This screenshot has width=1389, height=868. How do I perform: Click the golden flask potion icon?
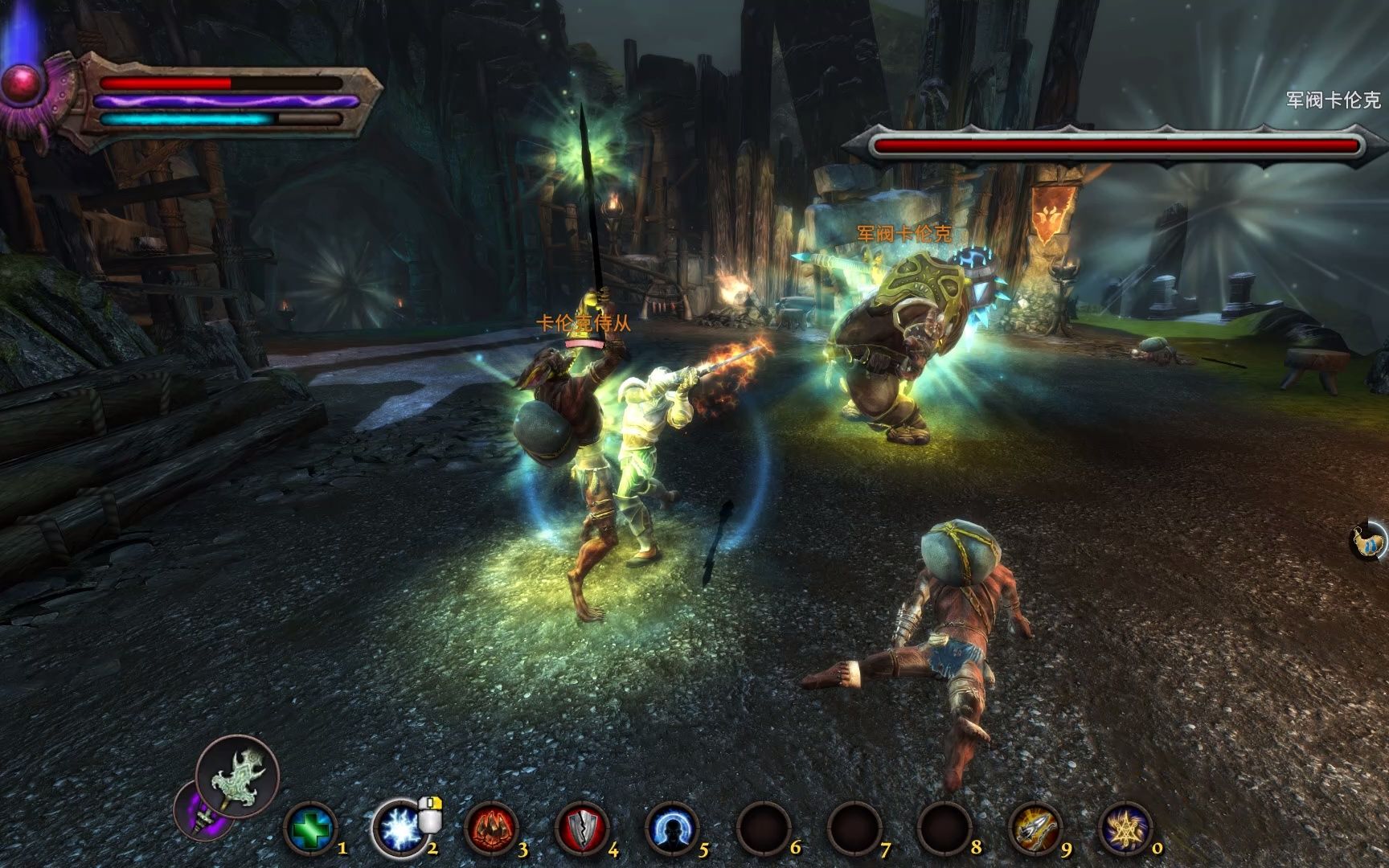pyautogui.click(x=1369, y=539)
